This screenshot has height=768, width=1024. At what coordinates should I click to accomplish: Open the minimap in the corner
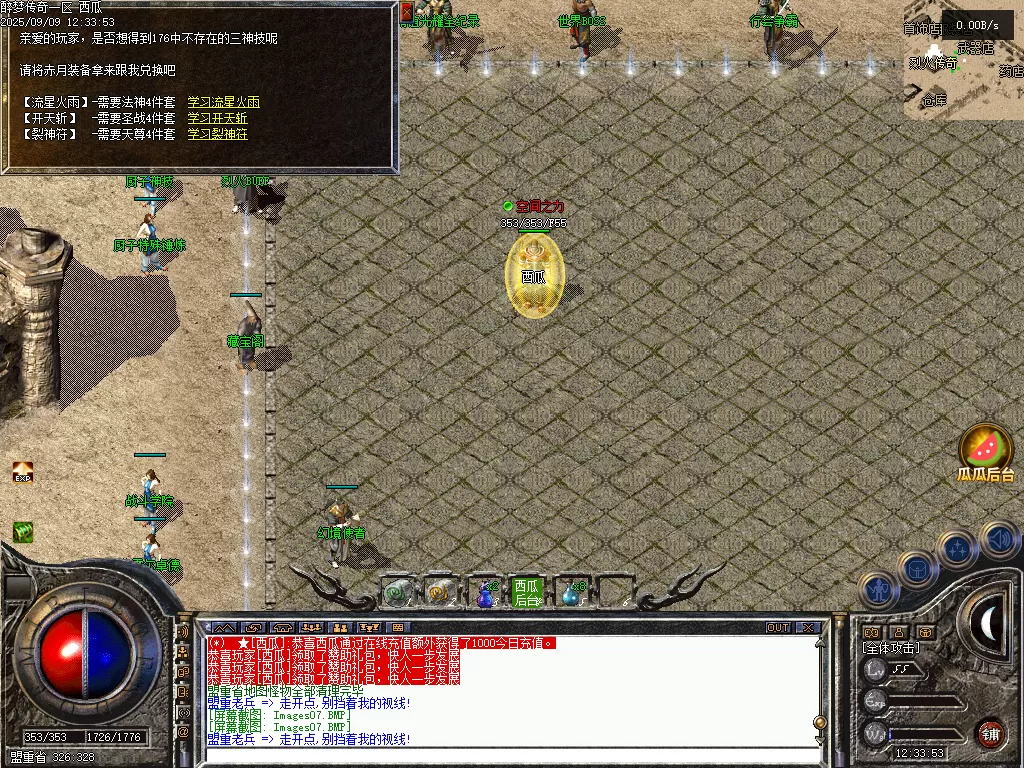[x=963, y=60]
